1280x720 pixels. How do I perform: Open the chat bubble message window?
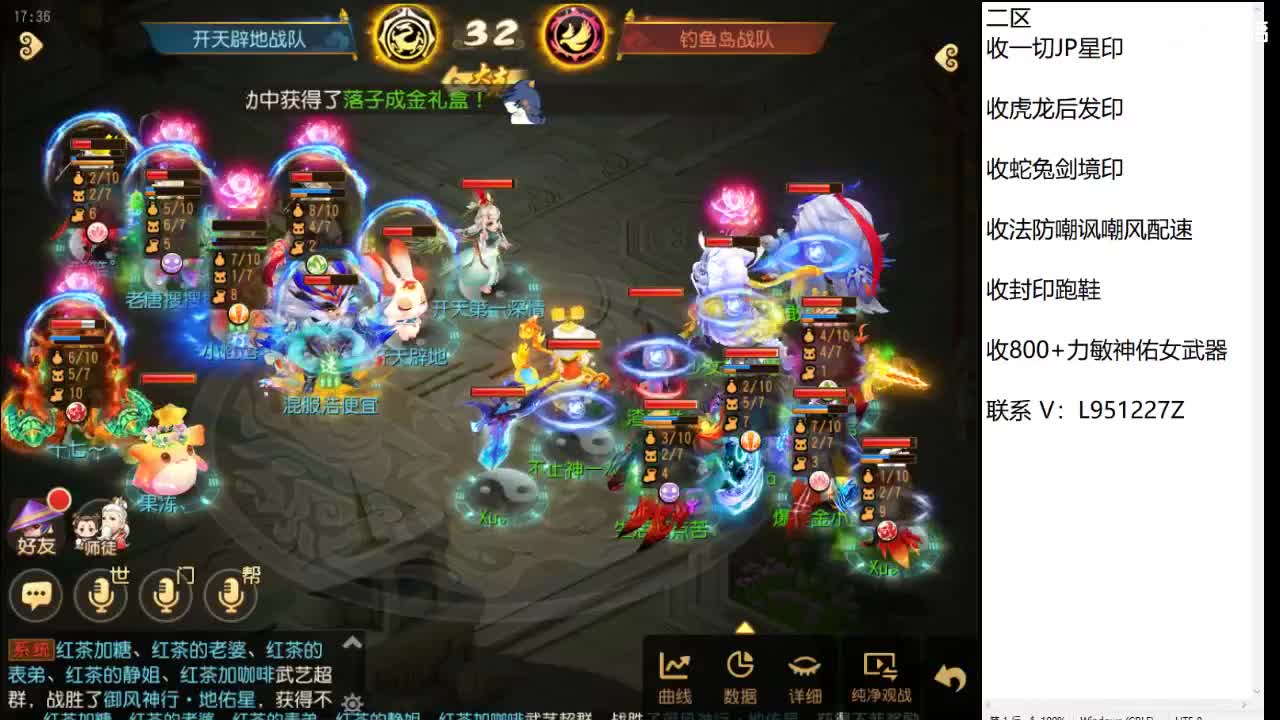pyautogui.click(x=36, y=595)
